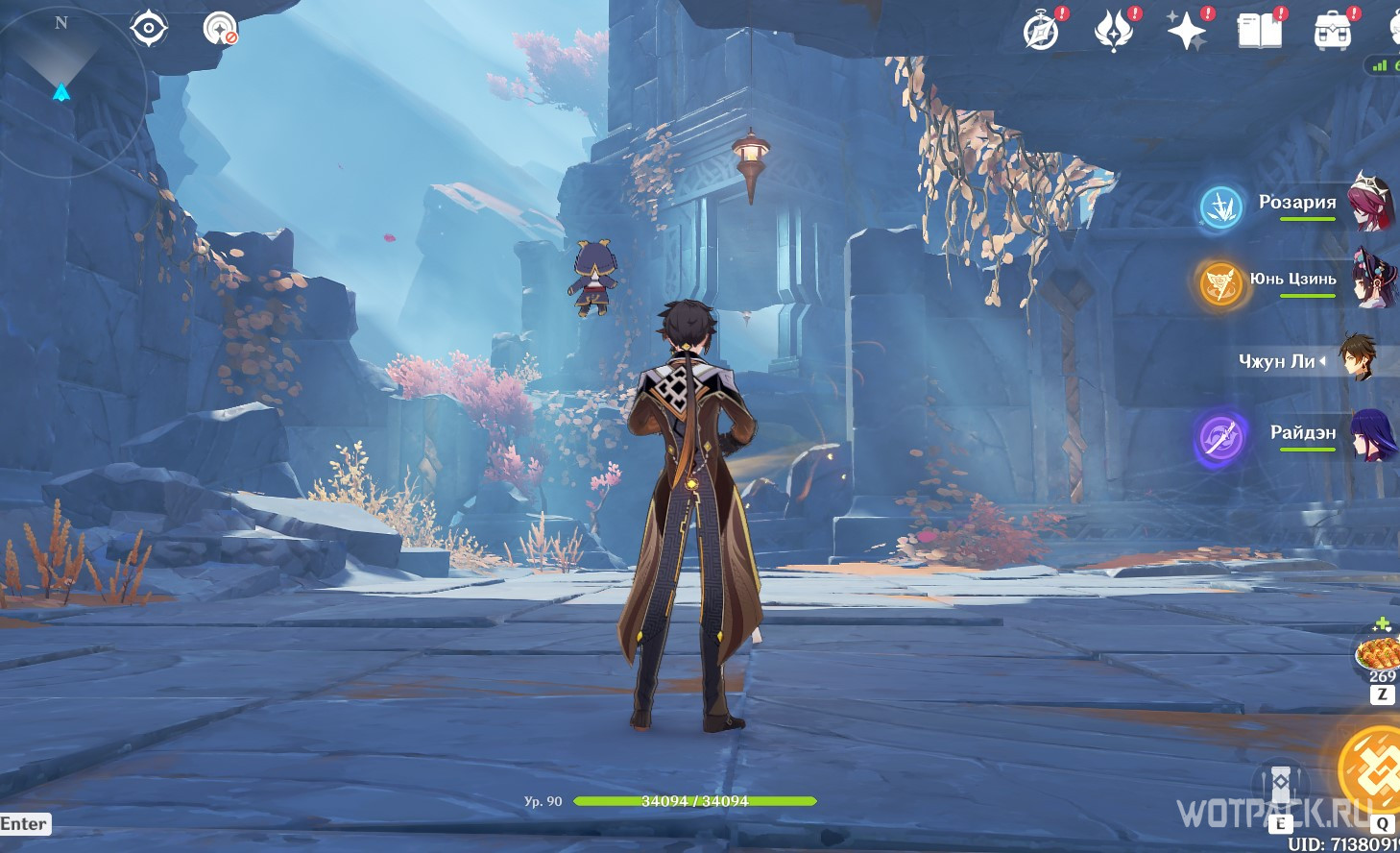Switch to party member Райдэн
The image size is (1400, 853).
pyautogui.click(x=1303, y=433)
